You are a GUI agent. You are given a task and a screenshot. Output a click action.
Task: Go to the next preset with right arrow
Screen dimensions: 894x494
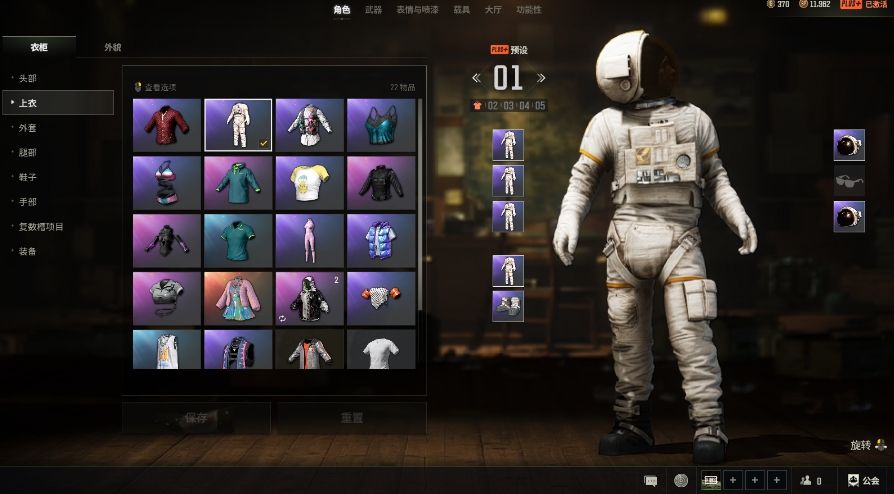pyautogui.click(x=541, y=78)
